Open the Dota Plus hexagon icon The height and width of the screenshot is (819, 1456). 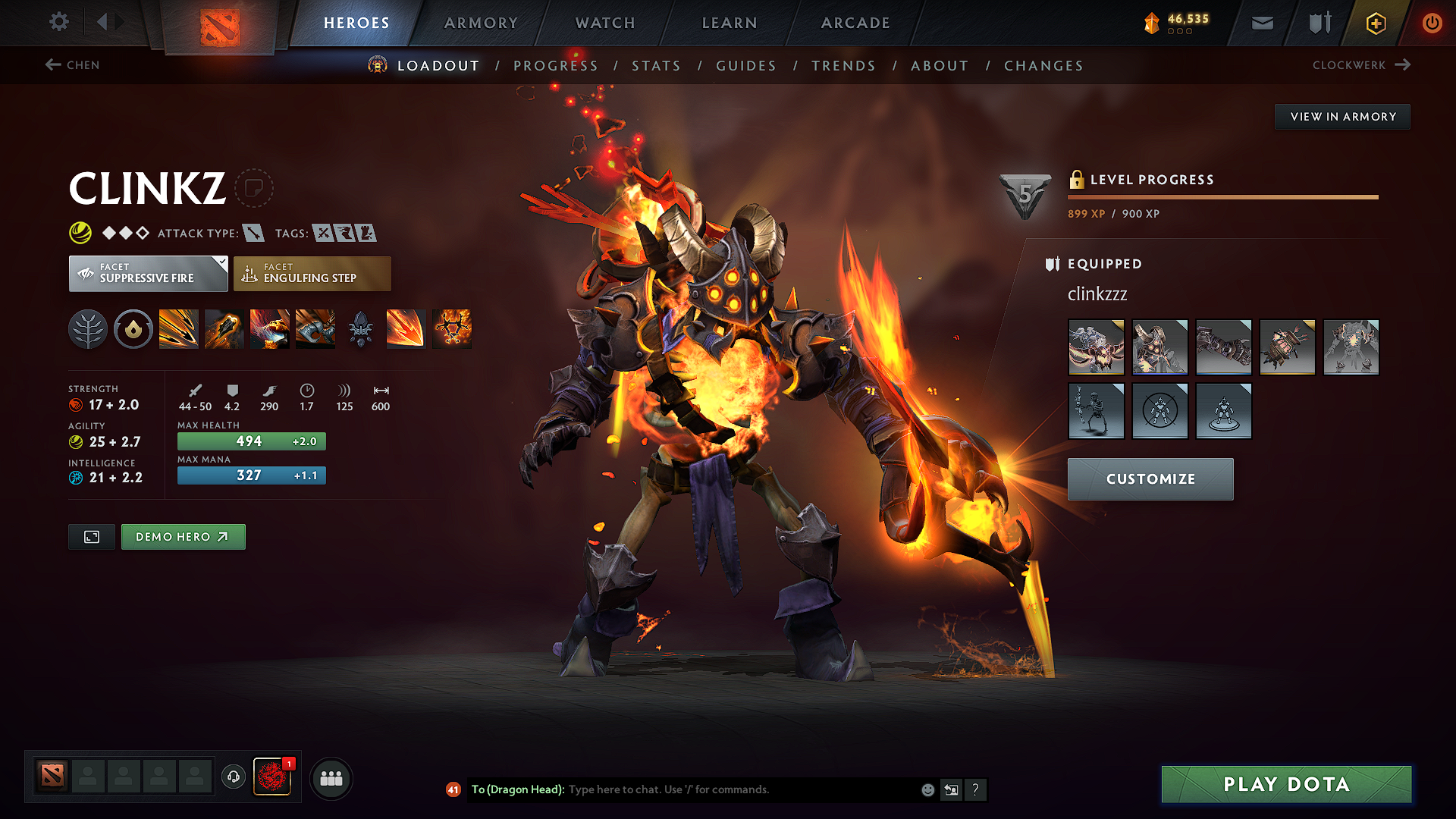click(x=1375, y=23)
